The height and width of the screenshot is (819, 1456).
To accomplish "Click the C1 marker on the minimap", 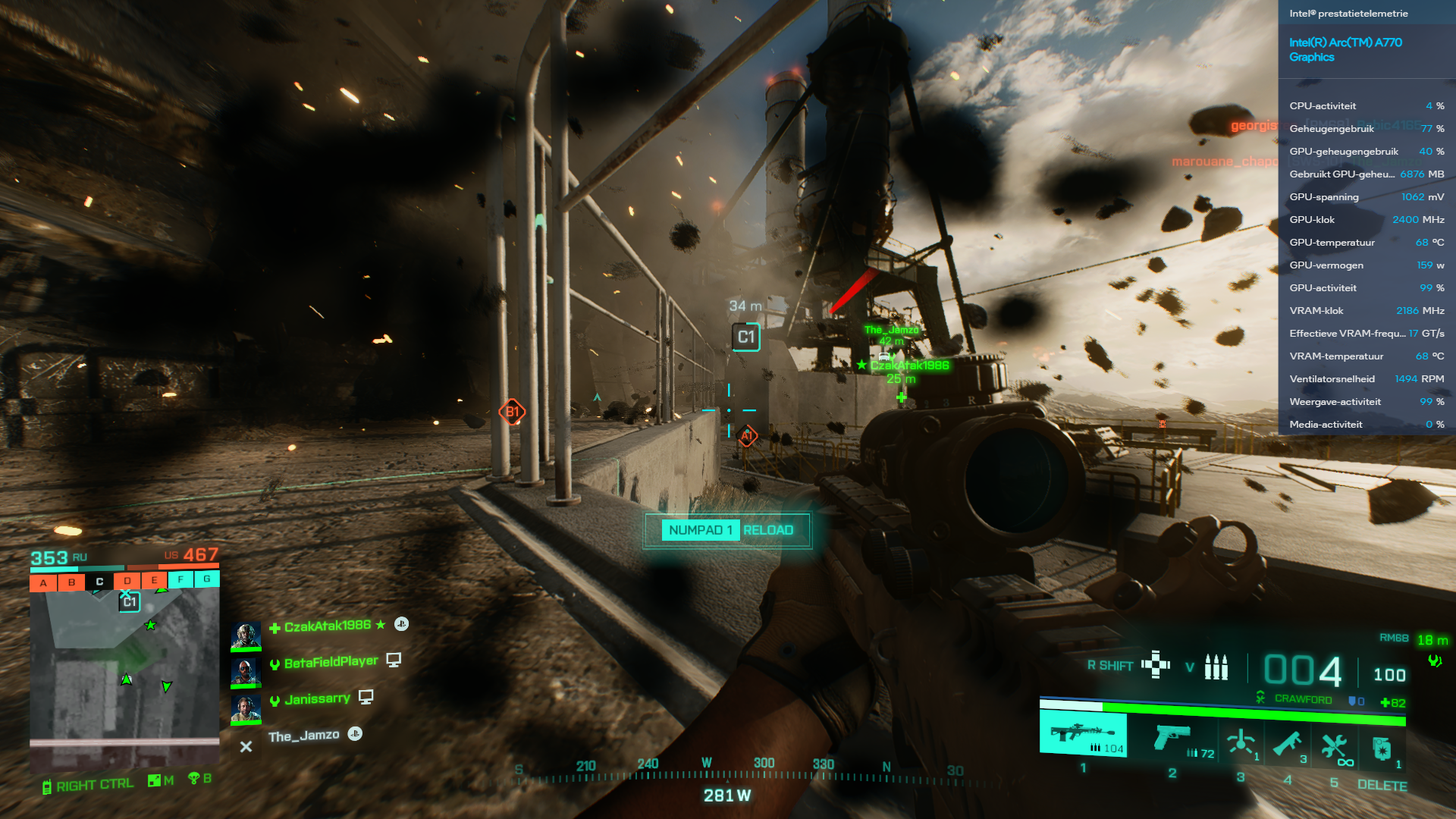I will click(130, 602).
